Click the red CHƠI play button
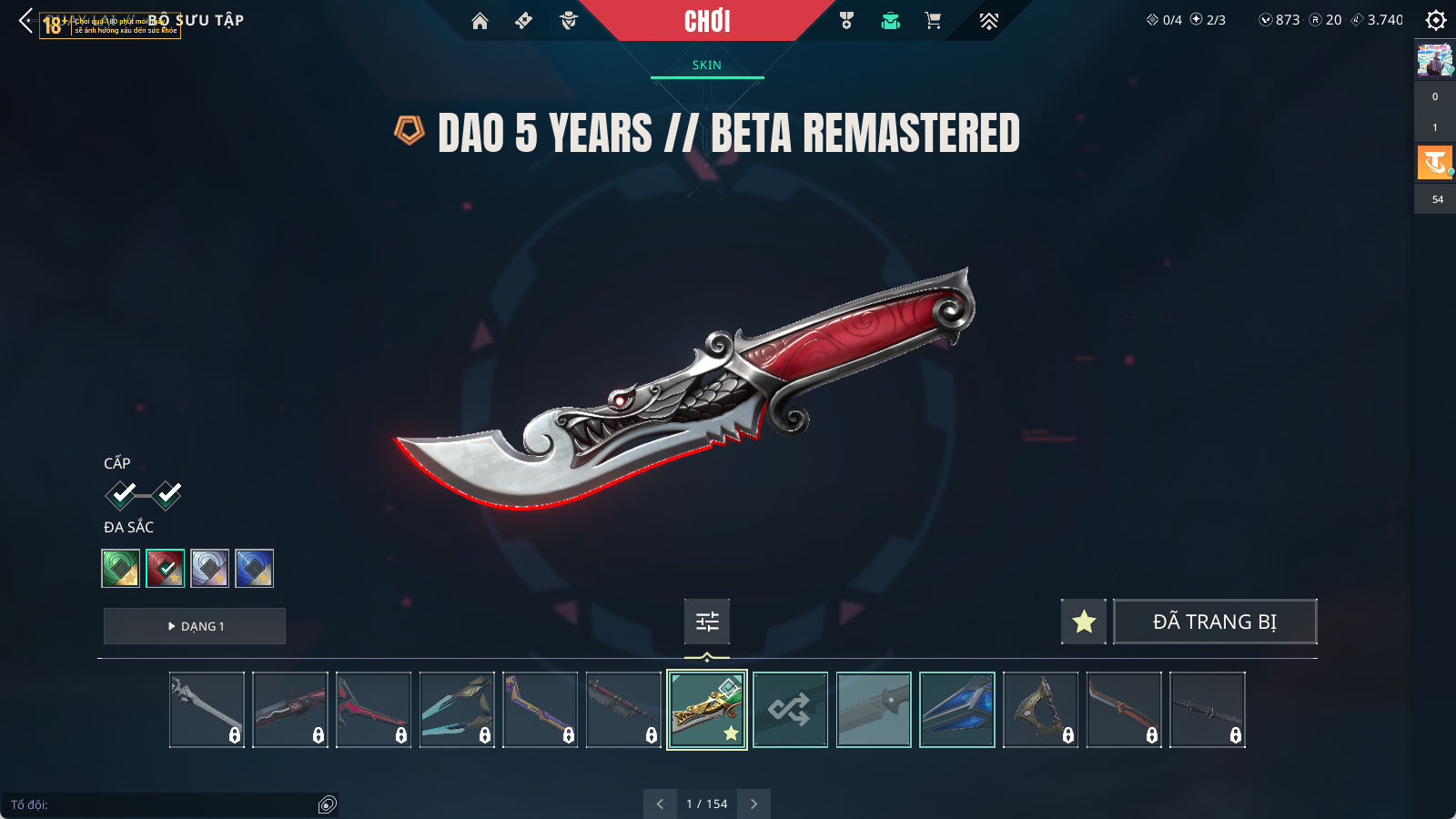 coord(707,21)
